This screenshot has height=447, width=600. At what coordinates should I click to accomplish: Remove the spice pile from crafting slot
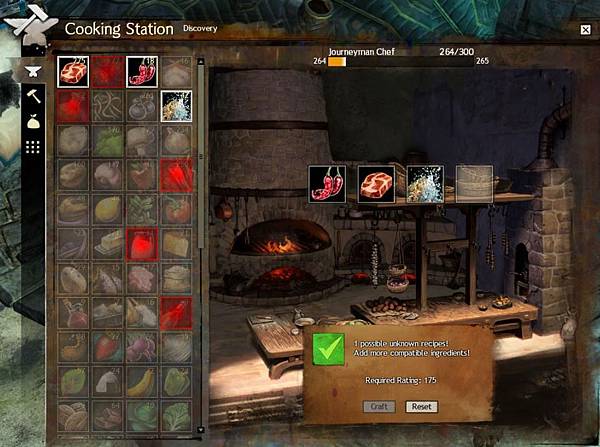[425, 183]
